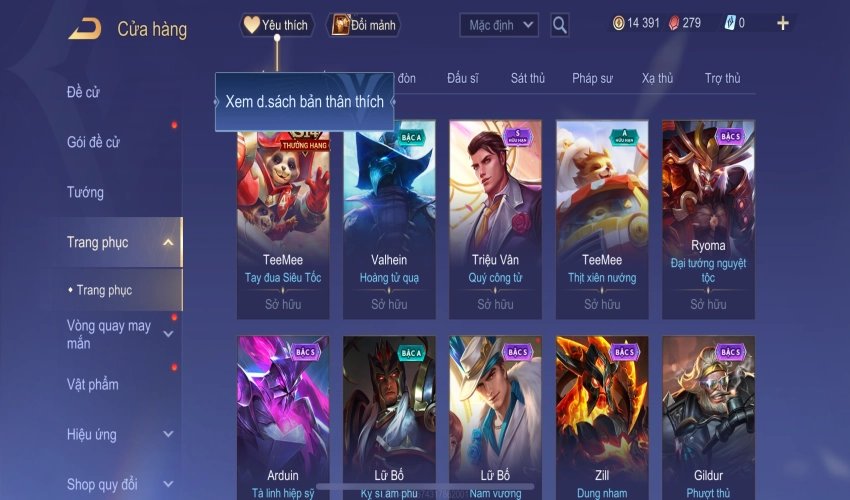Go back using the return arrow
This screenshot has height=500, width=850.
(x=84, y=28)
